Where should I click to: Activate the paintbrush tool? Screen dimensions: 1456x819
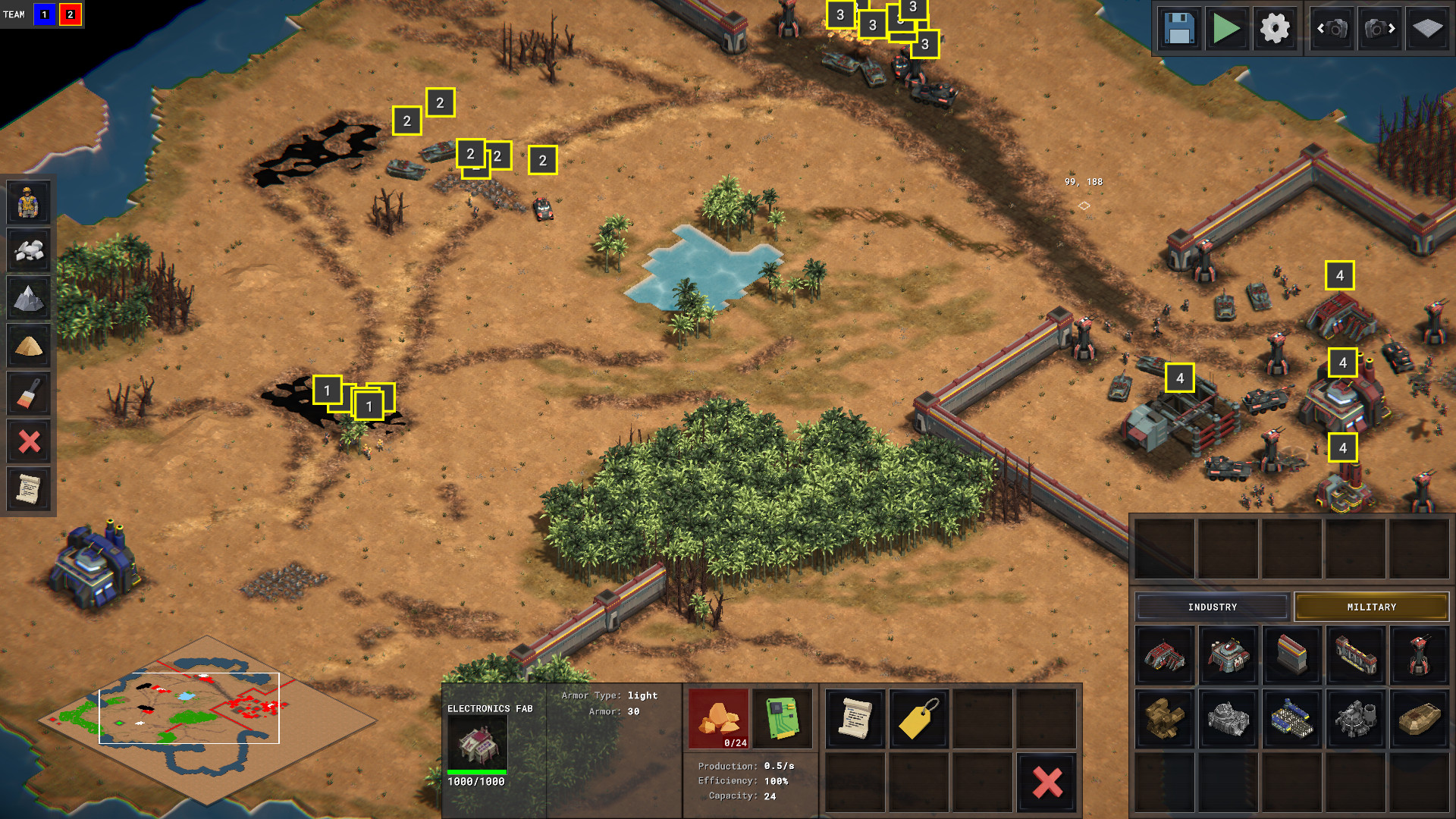(29, 394)
